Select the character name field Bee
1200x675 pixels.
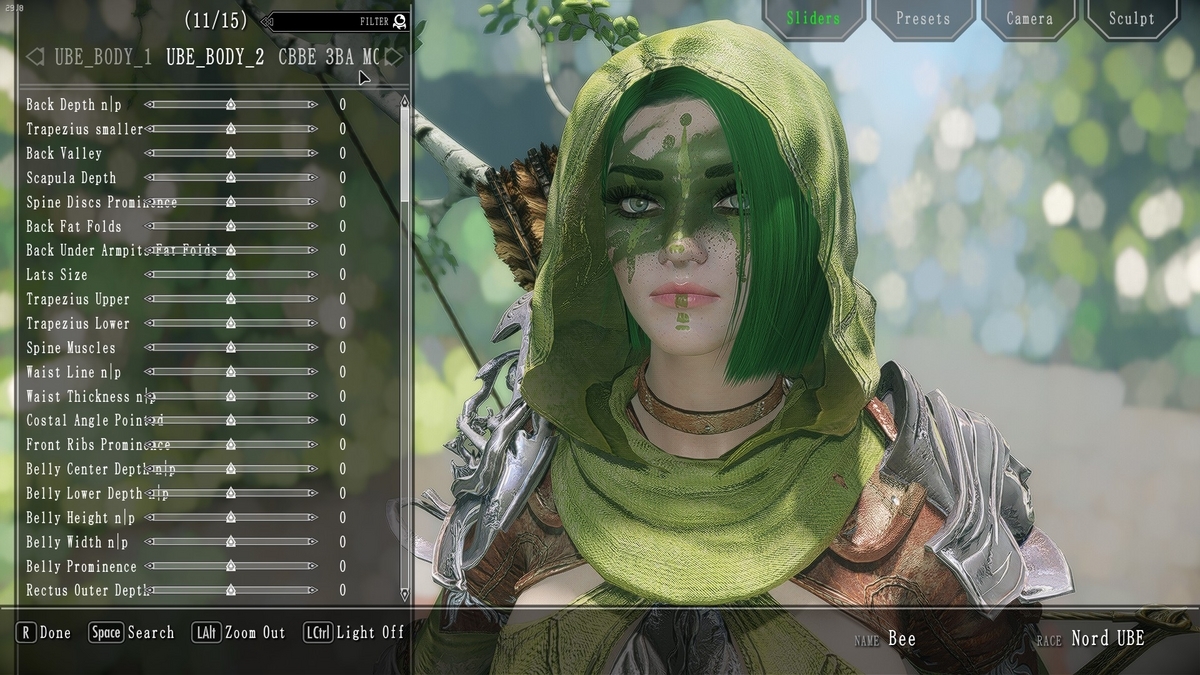901,638
